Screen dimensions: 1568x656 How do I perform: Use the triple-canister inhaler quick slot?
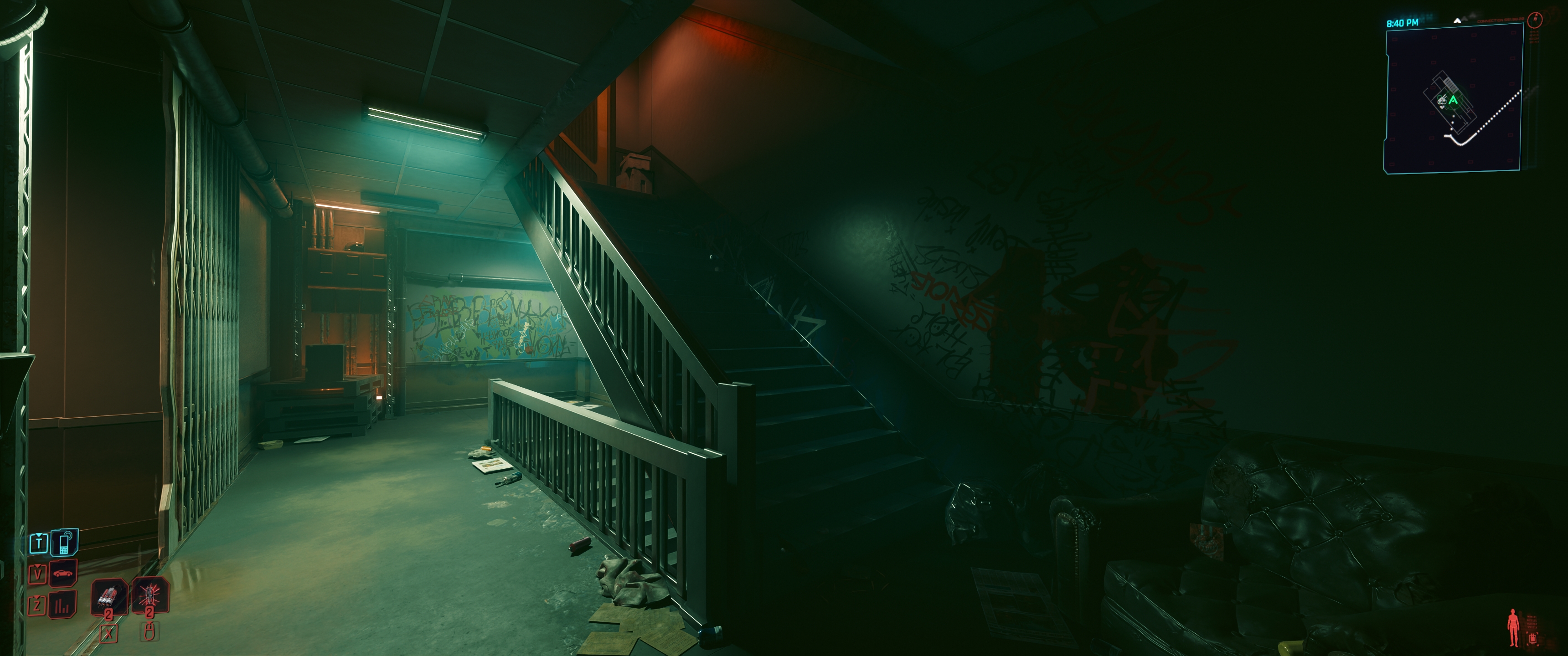pos(109,596)
